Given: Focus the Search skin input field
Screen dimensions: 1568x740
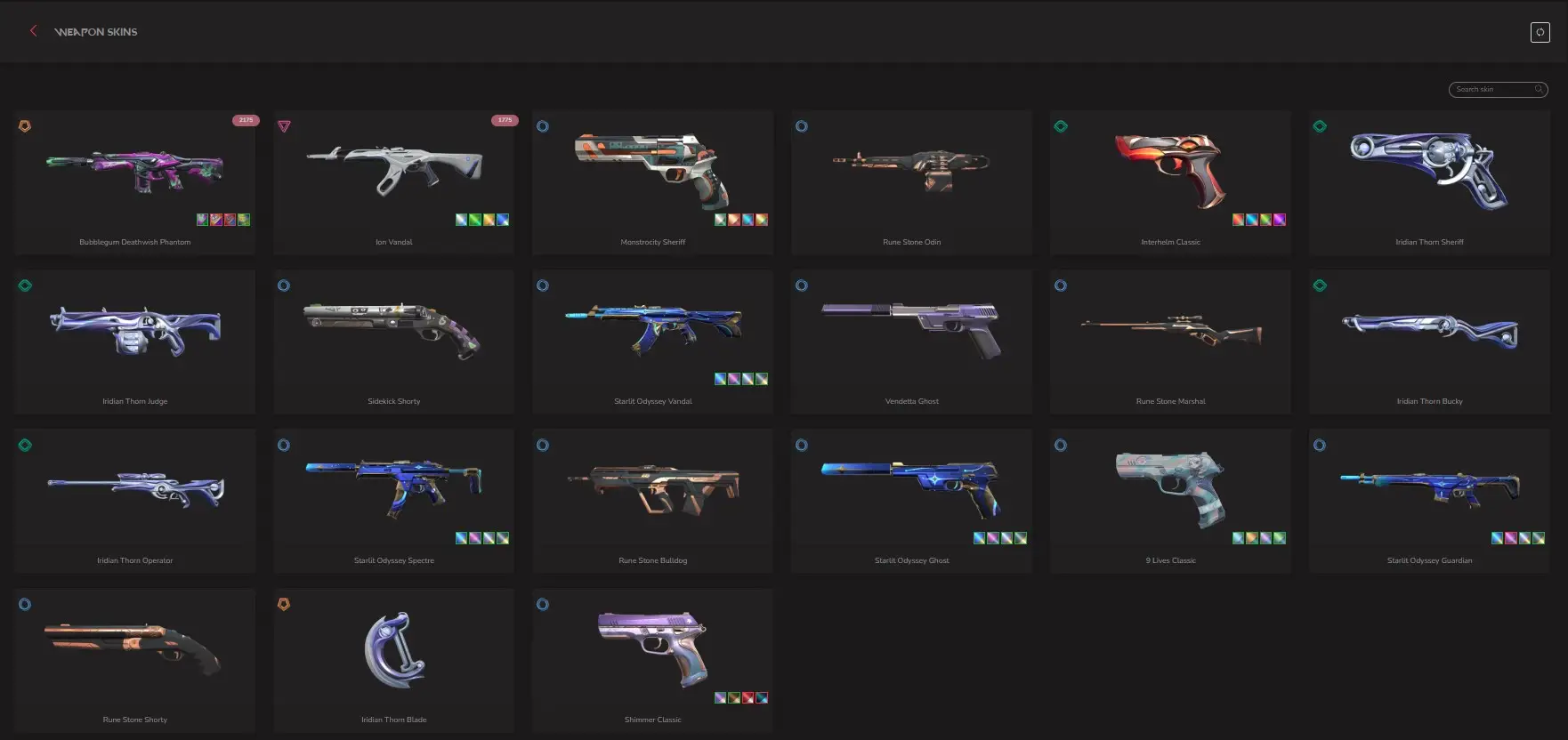Looking at the screenshot, I should [x=1493, y=90].
